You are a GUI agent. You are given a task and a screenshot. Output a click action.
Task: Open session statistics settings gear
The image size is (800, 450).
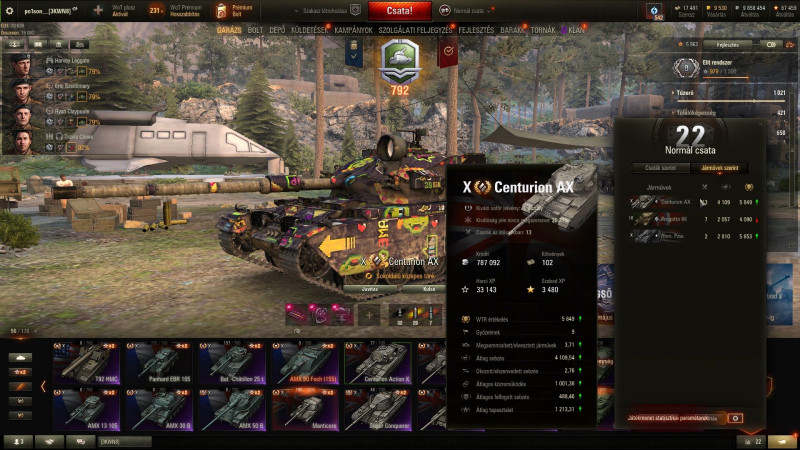[x=735, y=417]
